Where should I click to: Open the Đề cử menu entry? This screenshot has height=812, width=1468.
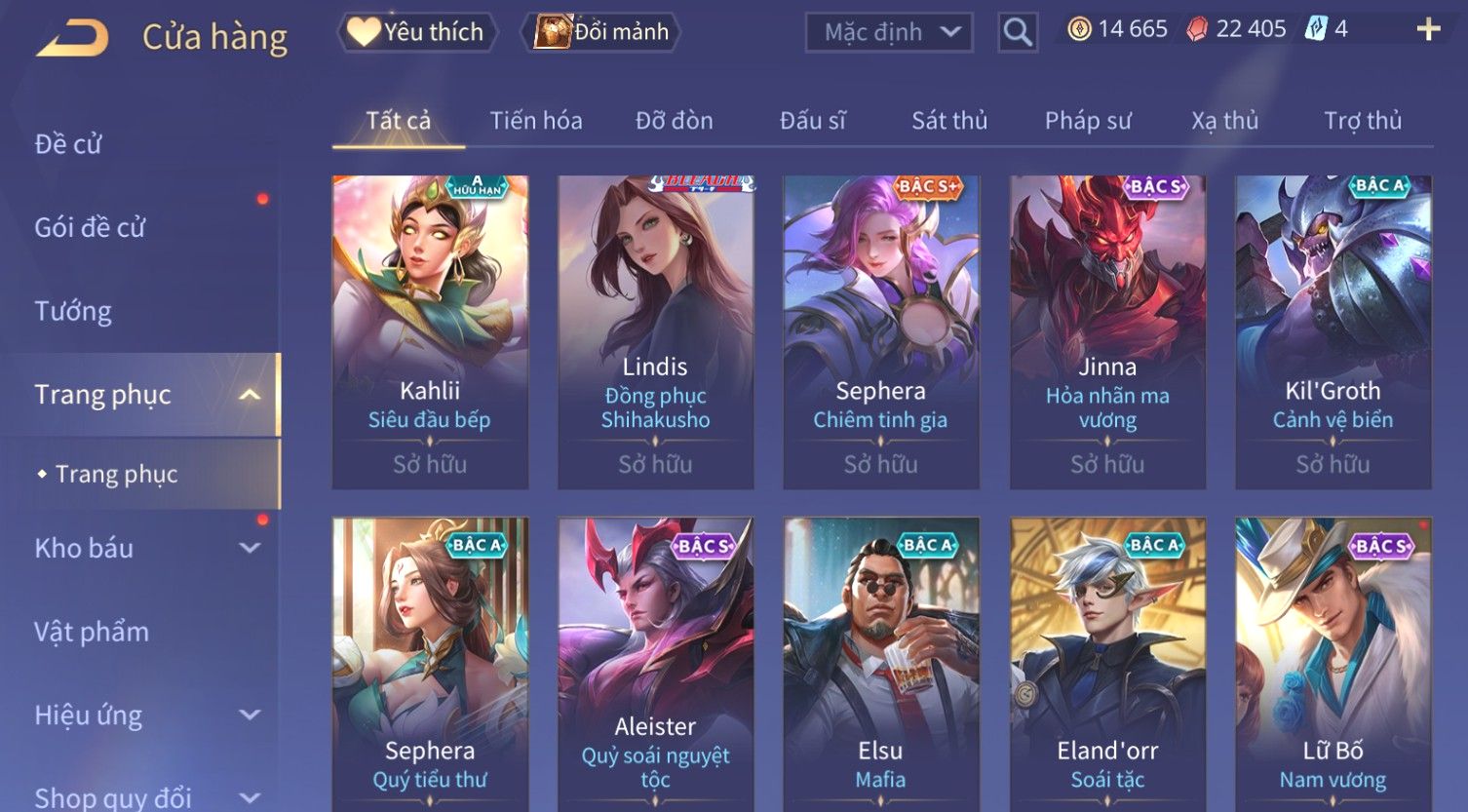[x=68, y=144]
